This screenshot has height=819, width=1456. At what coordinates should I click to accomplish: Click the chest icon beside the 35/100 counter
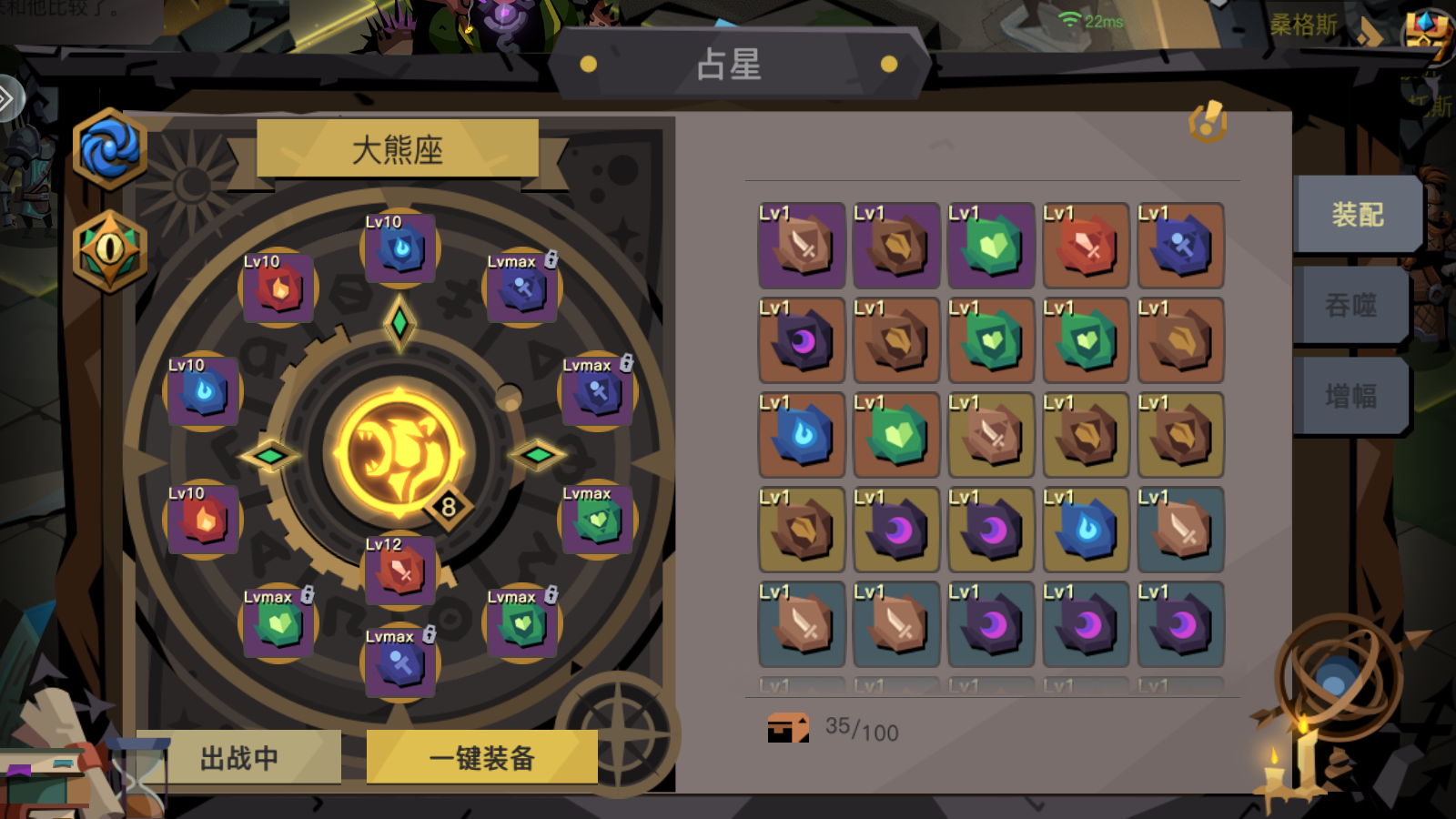pos(786,728)
